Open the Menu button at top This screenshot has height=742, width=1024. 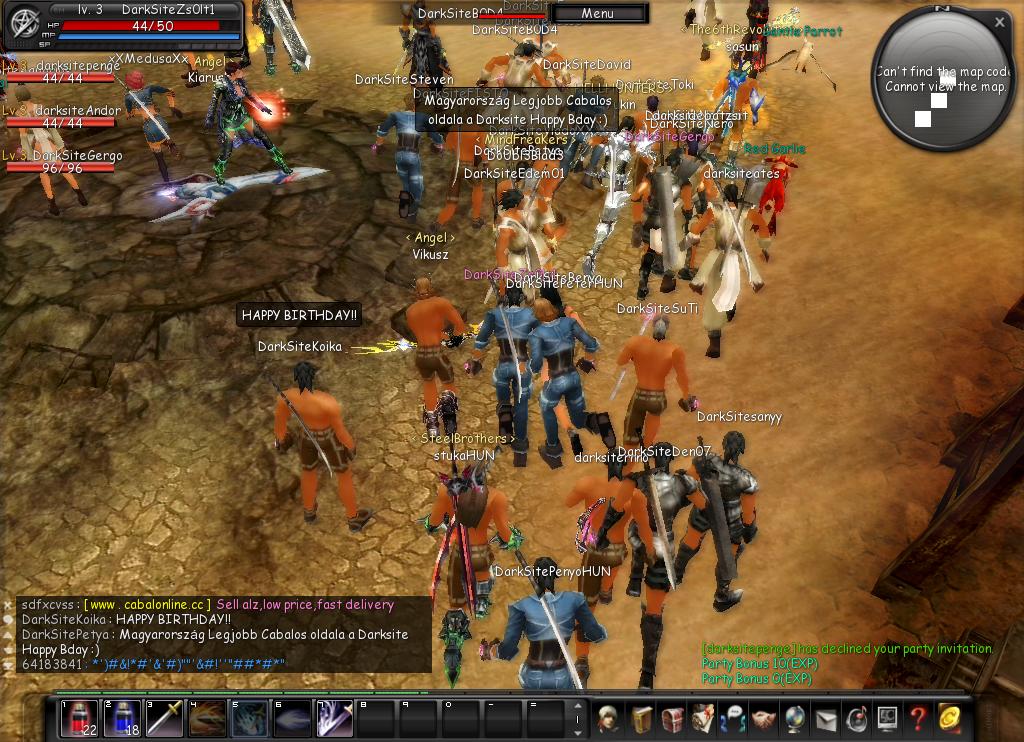click(598, 14)
